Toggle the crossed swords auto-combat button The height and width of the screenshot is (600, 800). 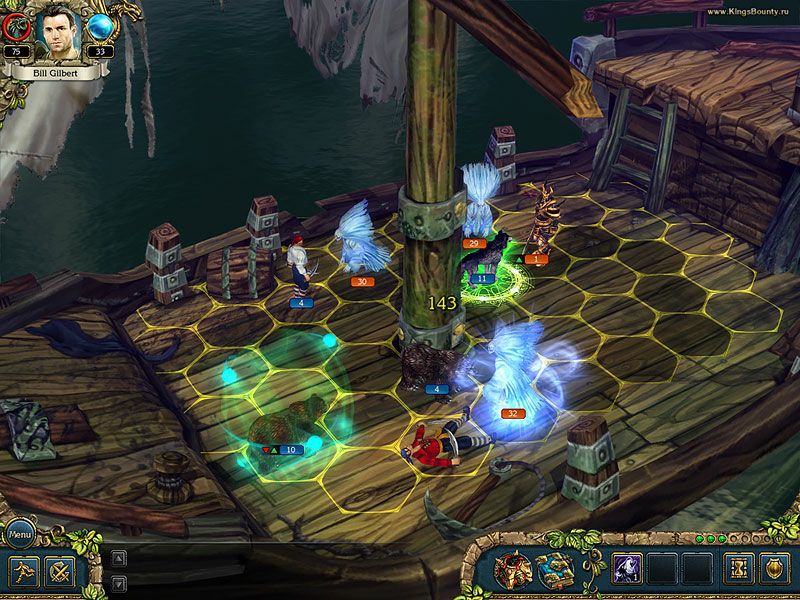(x=60, y=571)
